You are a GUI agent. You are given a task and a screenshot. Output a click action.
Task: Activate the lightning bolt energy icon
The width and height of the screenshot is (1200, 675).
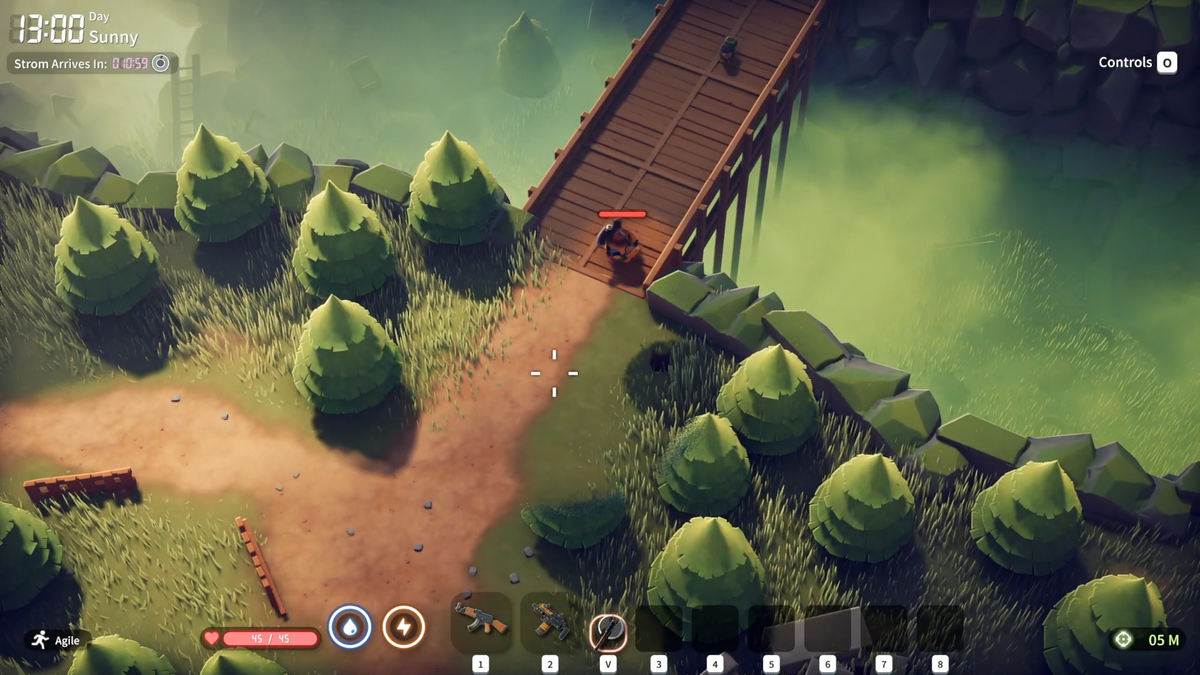[x=404, y=627]
